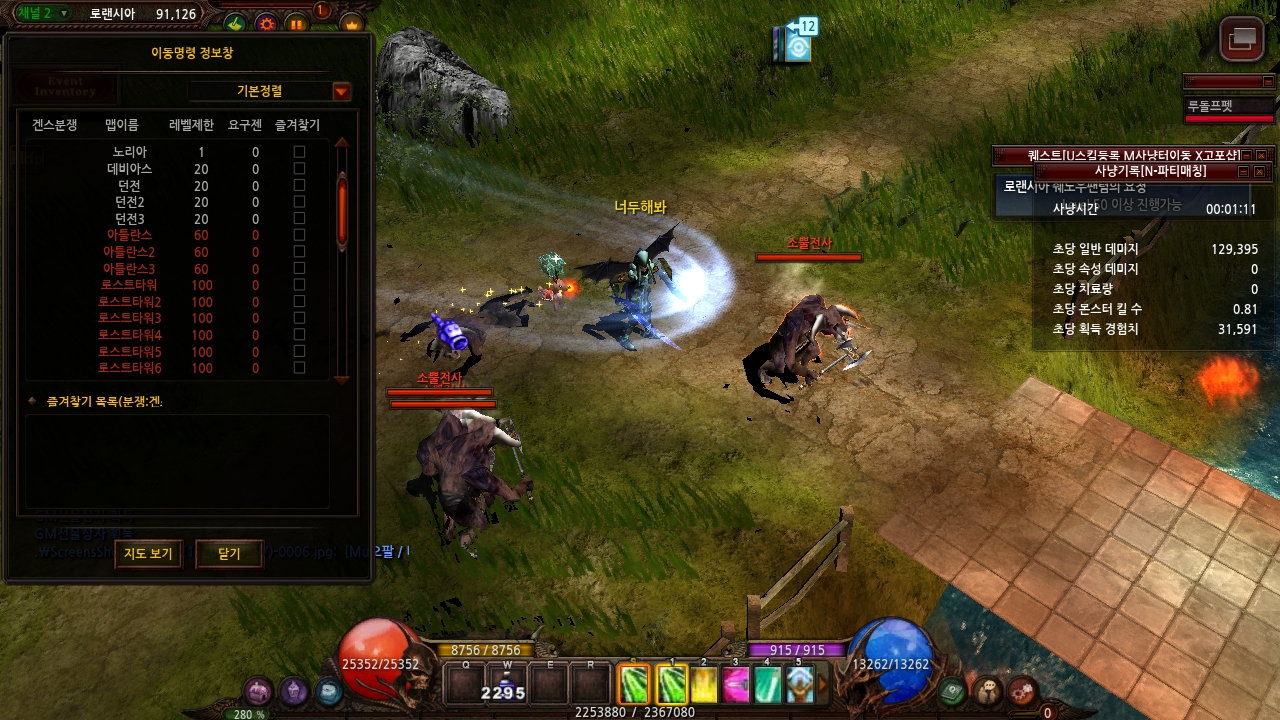This screenshot has width=1280, height=720.
Task: Select the 아틀란스 map entry
Action: click(129, 236)
